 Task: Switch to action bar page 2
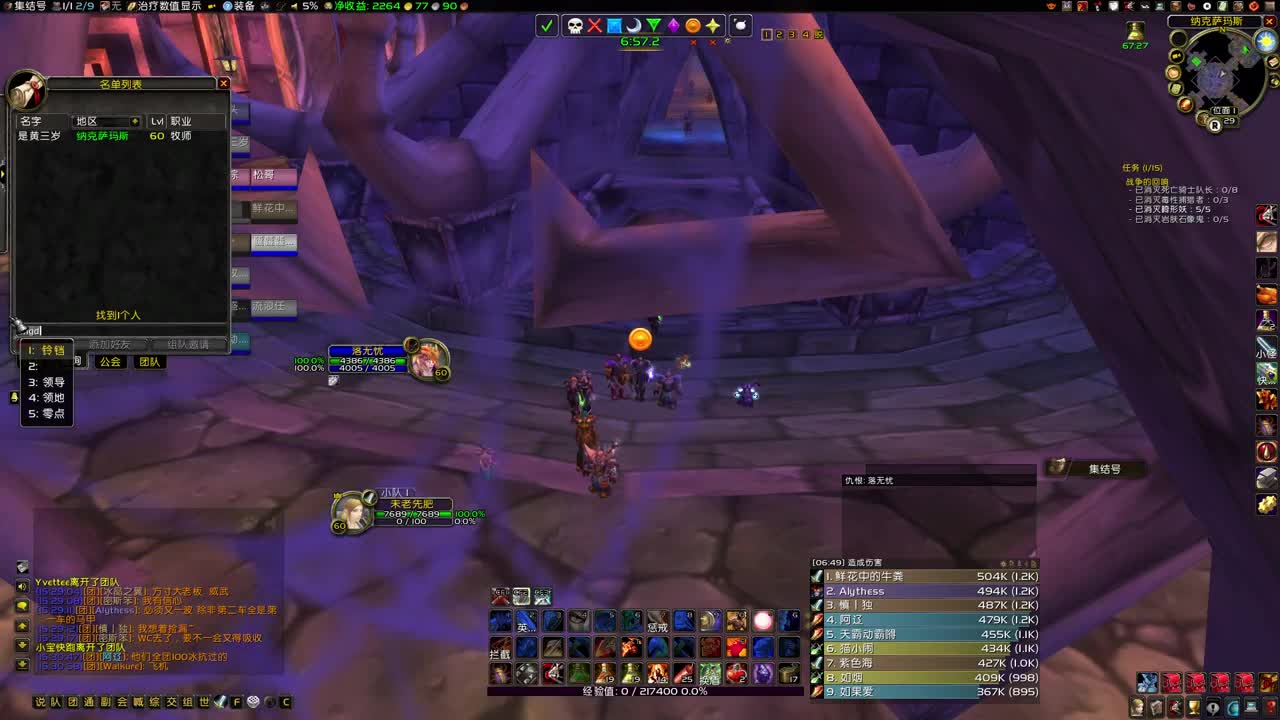click(779, 34)
